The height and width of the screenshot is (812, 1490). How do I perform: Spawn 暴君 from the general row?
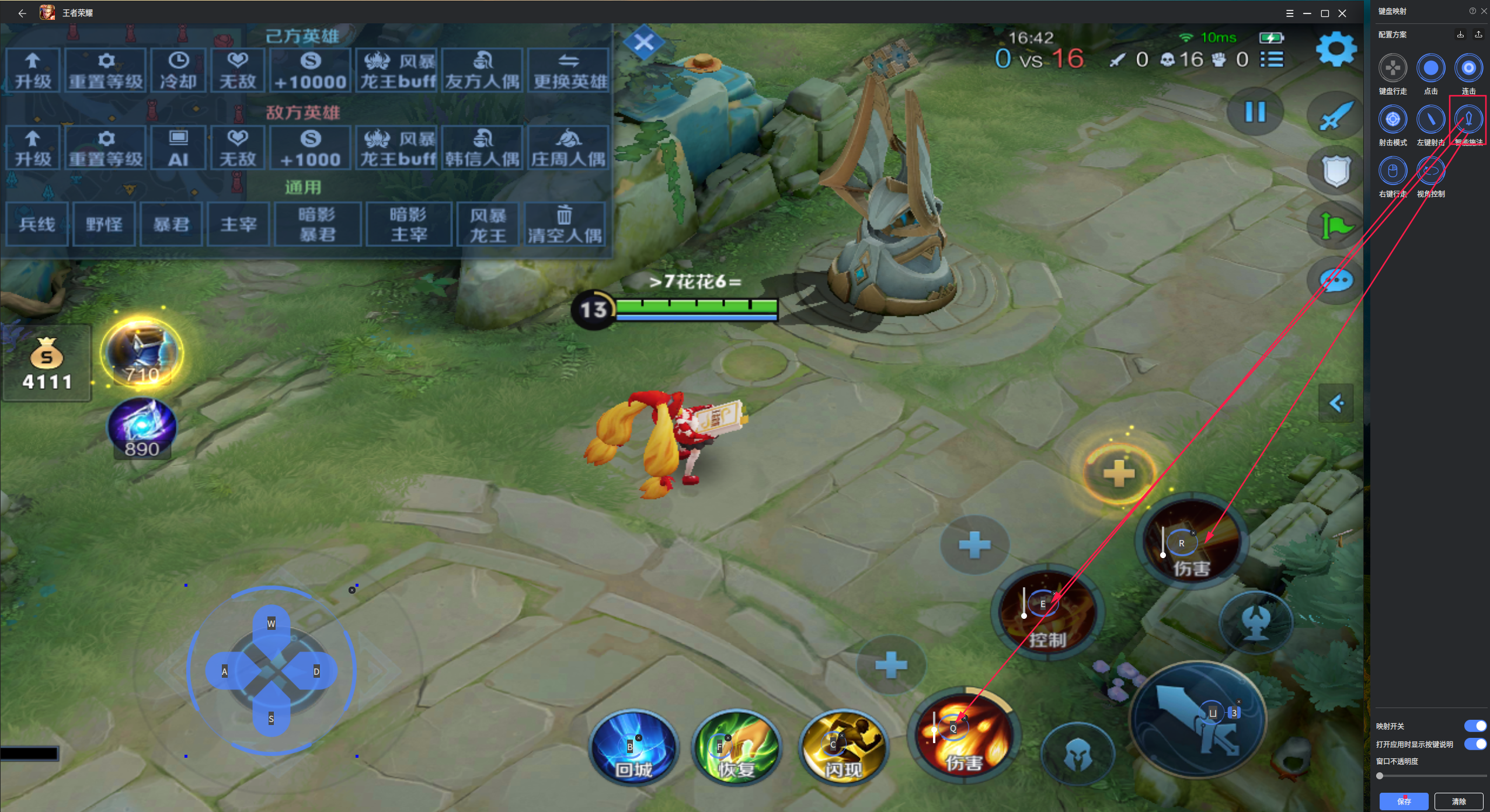pyautogui.click(x=170, y=224)
